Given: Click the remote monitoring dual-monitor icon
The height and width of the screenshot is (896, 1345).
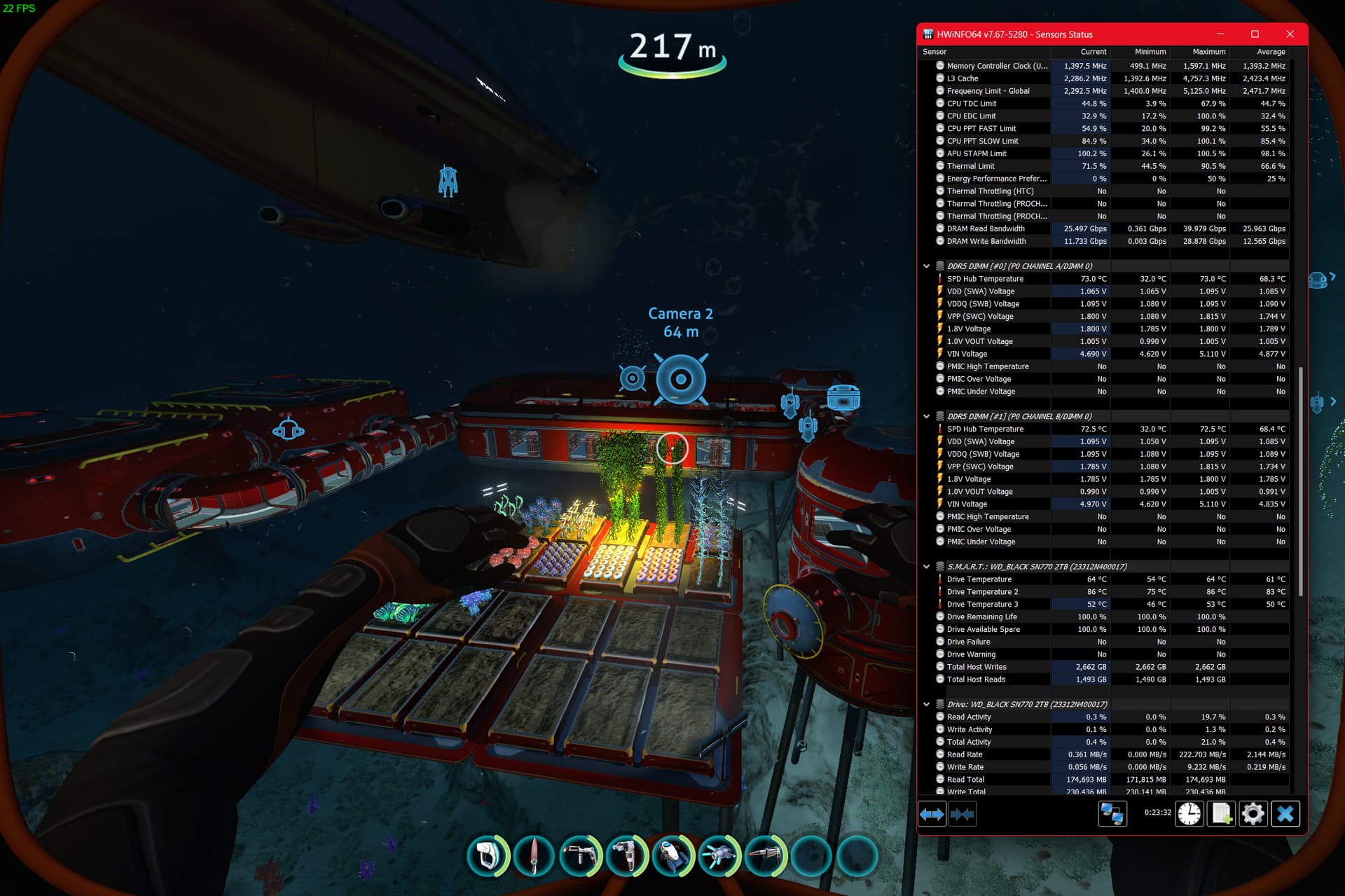Looking at the screenshot, I should pyautogui.click(x=1113, y=813).
